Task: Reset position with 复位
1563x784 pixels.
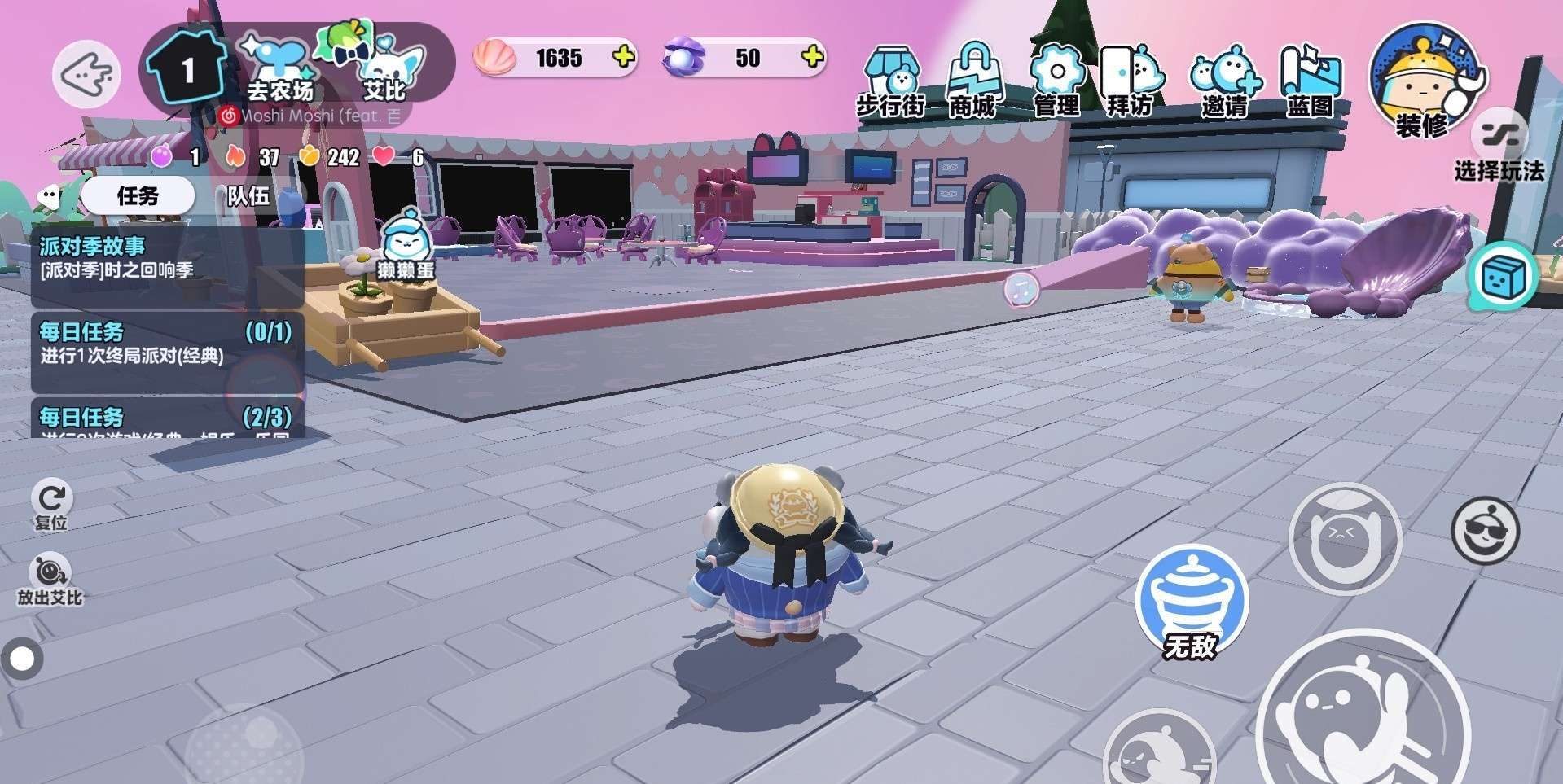Action: point(50,504)
